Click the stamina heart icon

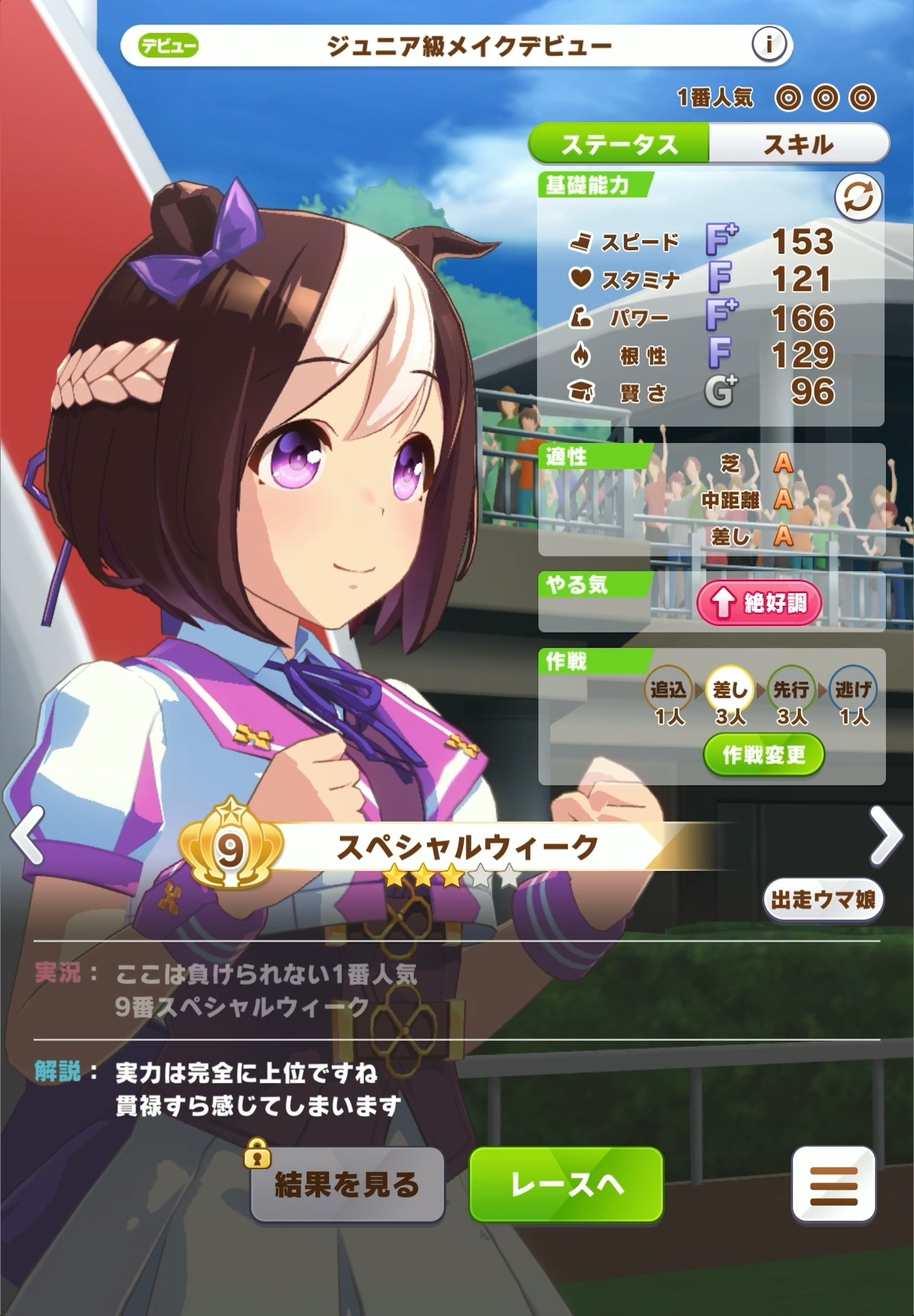click(x=581, y=278)
